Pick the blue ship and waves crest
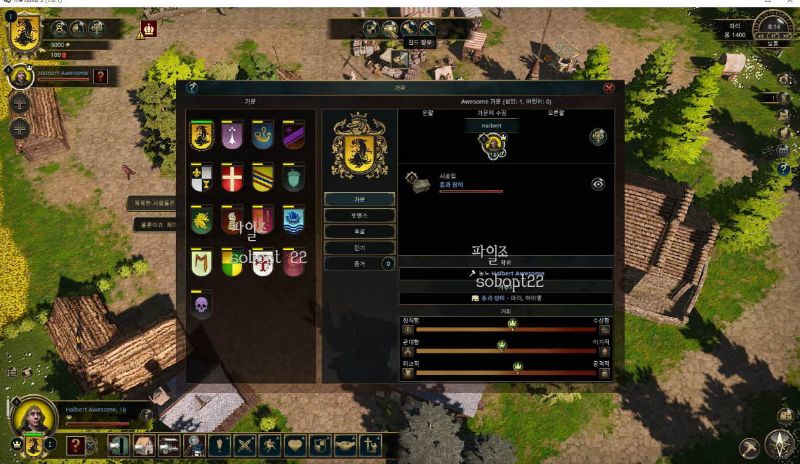 coord(293,219)
